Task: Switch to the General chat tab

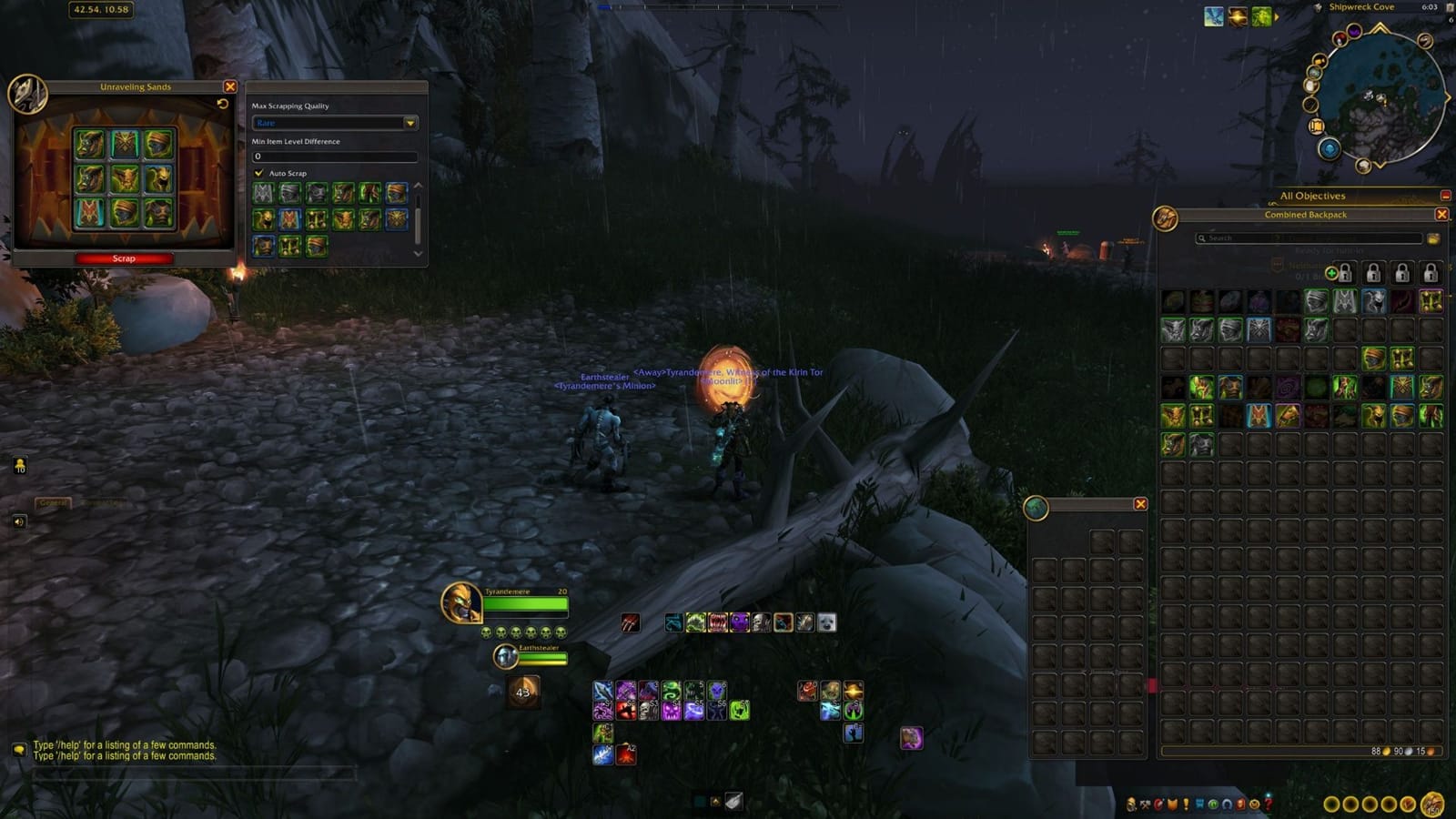Action: click(52, 500)
